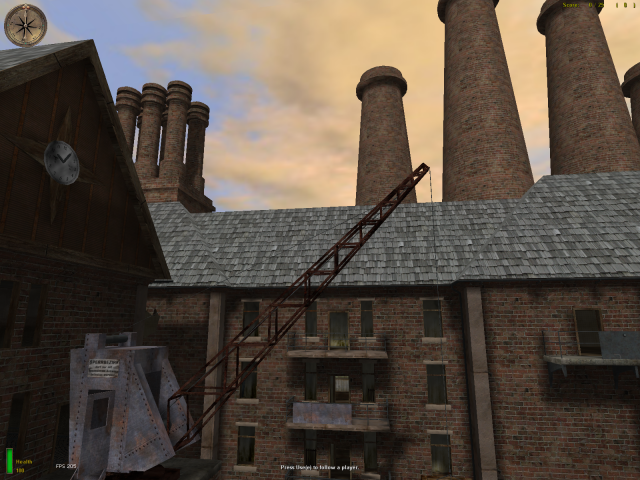Click the compass in the corner
Screen dimensions: 640x480
click(25, 25)
